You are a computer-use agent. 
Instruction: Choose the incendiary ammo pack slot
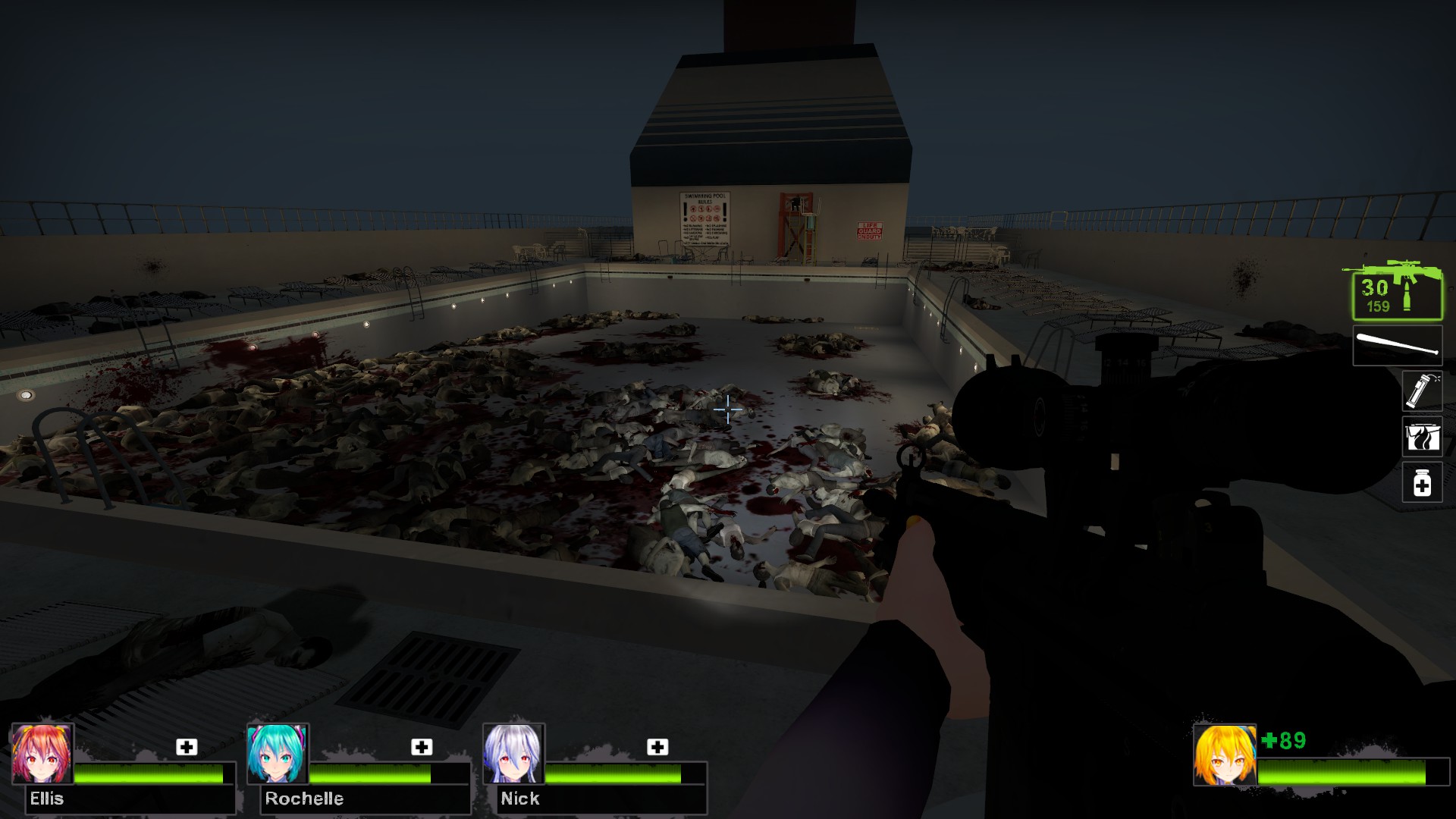coord(1421,437)
